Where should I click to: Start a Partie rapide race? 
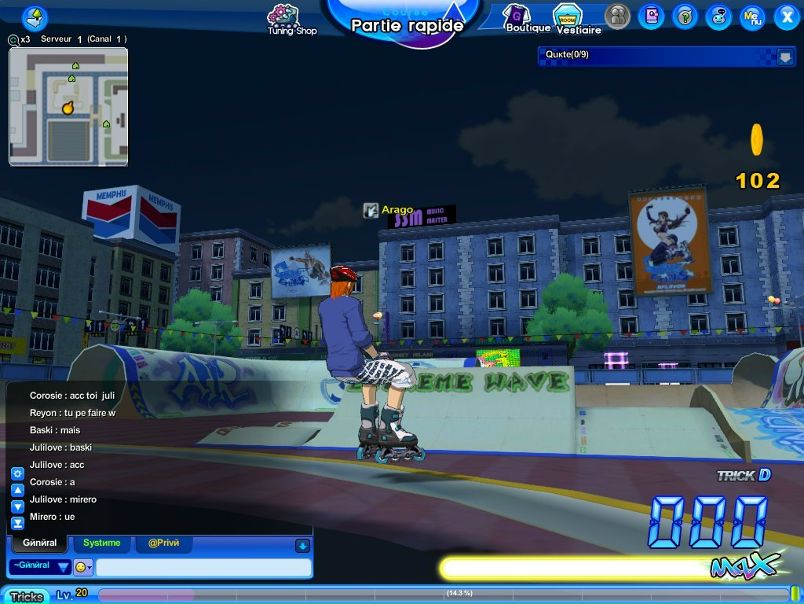coord(407,24)
